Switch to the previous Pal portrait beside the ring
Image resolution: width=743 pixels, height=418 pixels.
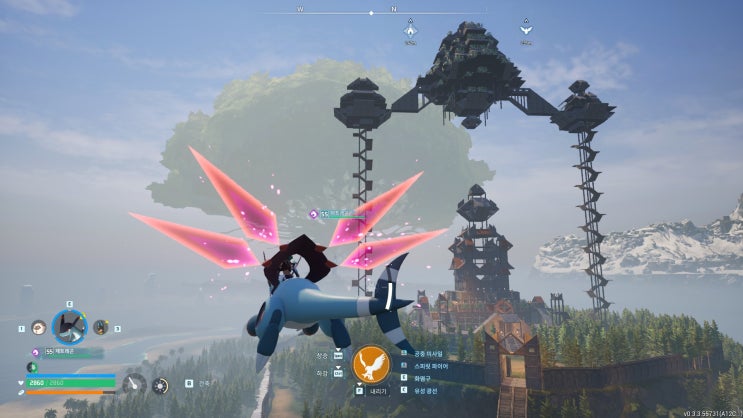38,327
